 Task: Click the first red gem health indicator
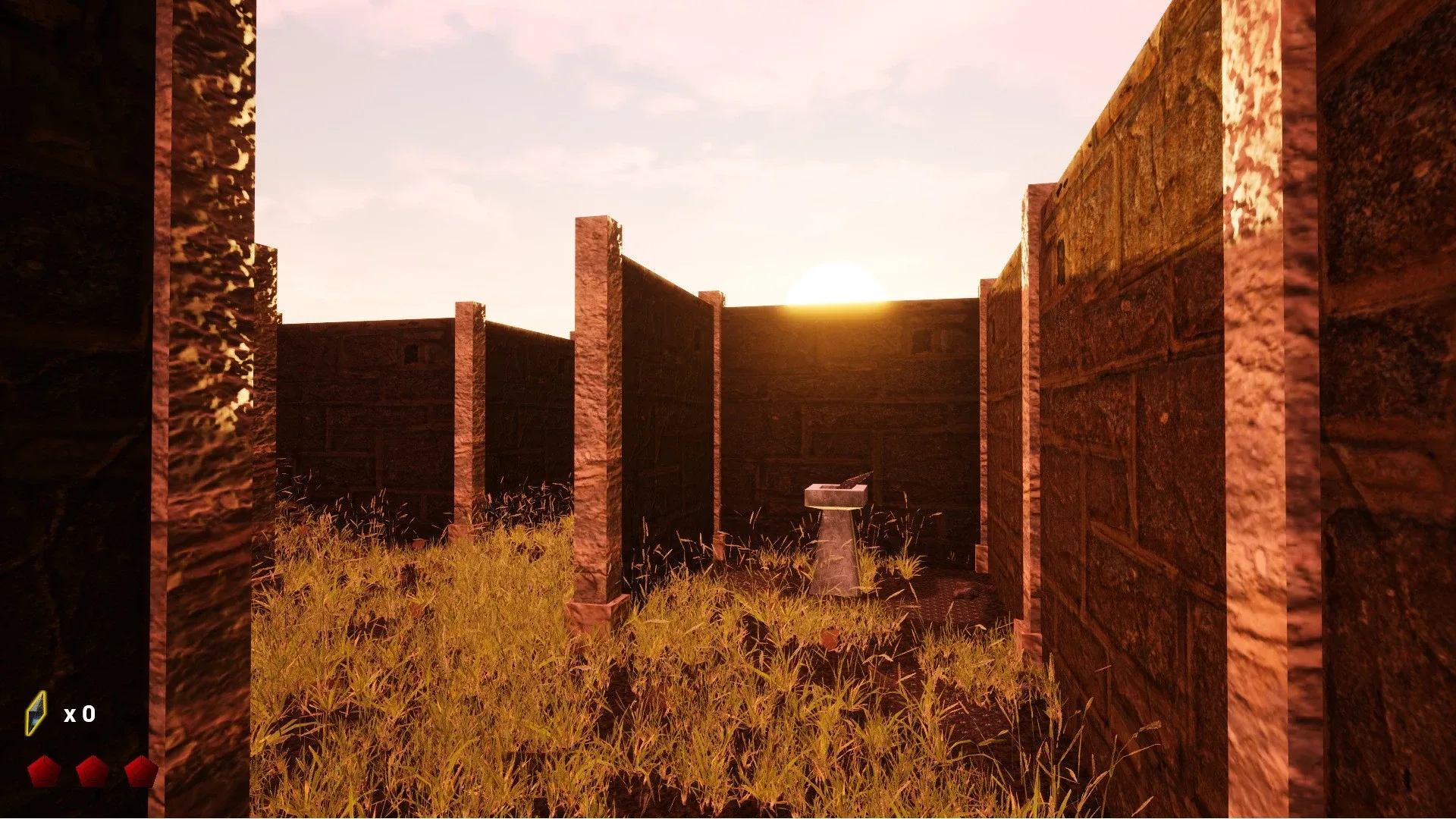point(44,771)
